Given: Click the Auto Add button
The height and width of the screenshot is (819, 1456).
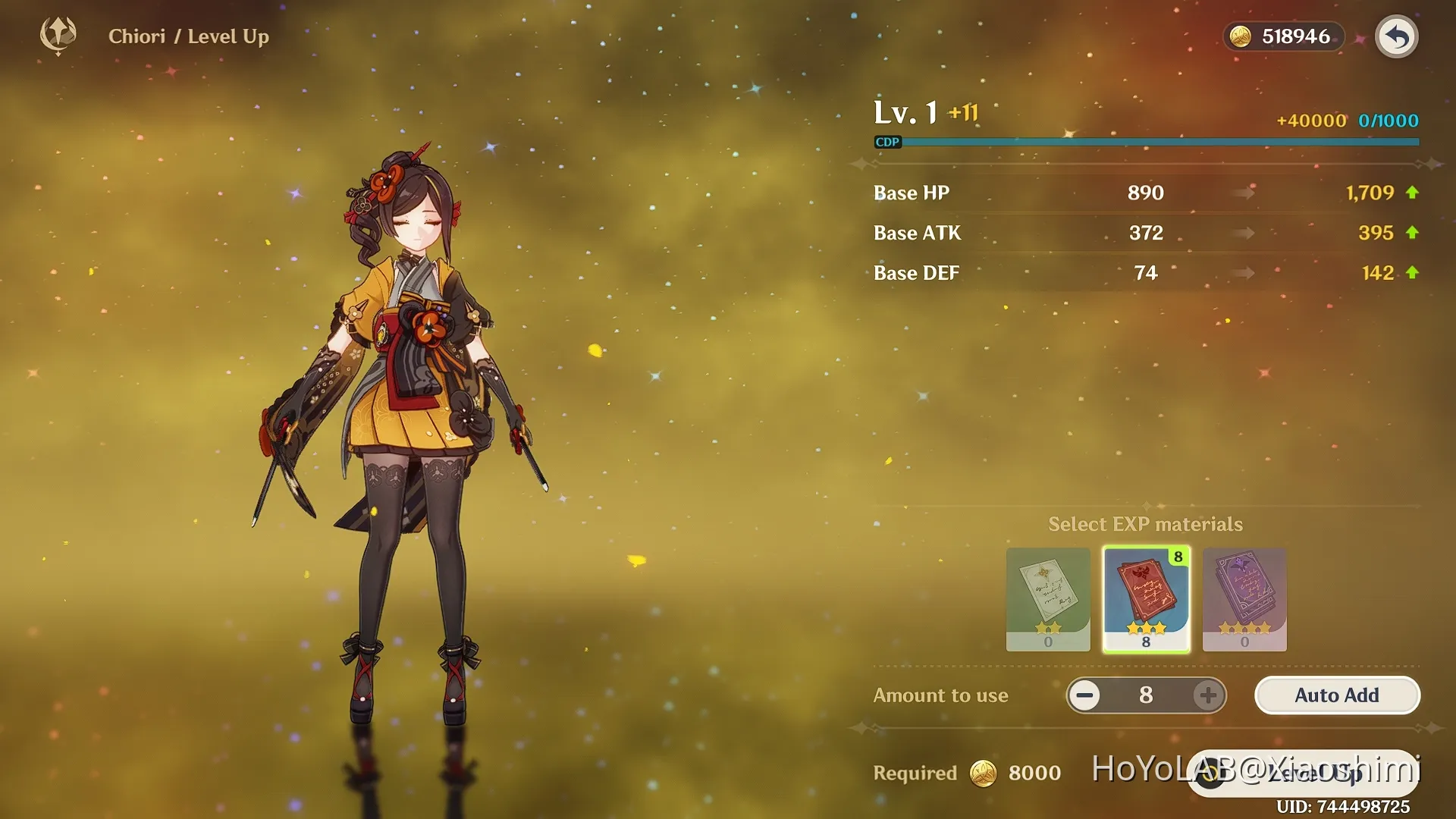Looking at the screenshot, I should (1337, 695).
